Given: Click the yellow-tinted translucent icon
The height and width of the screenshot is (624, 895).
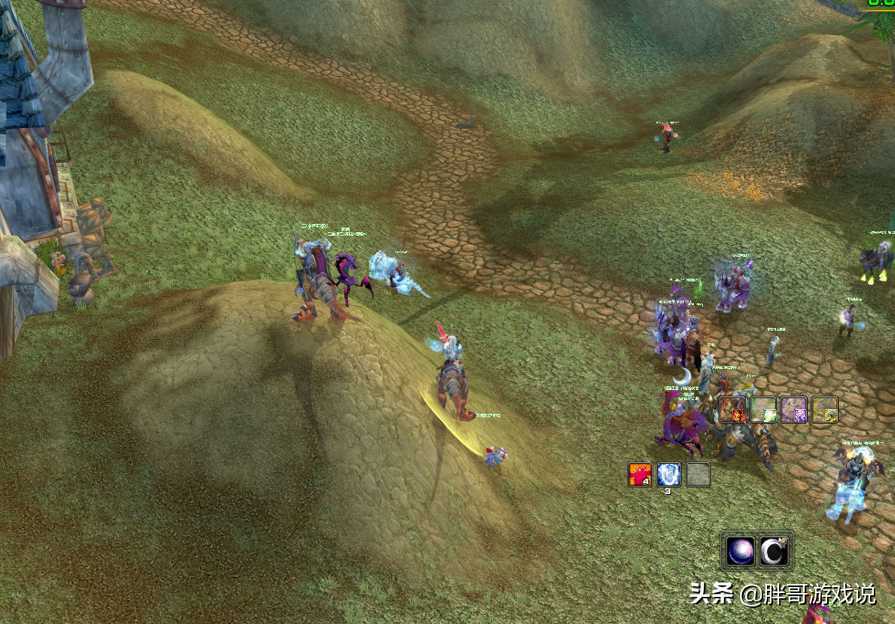Looking at the screenshot, I should pos(825,409).
